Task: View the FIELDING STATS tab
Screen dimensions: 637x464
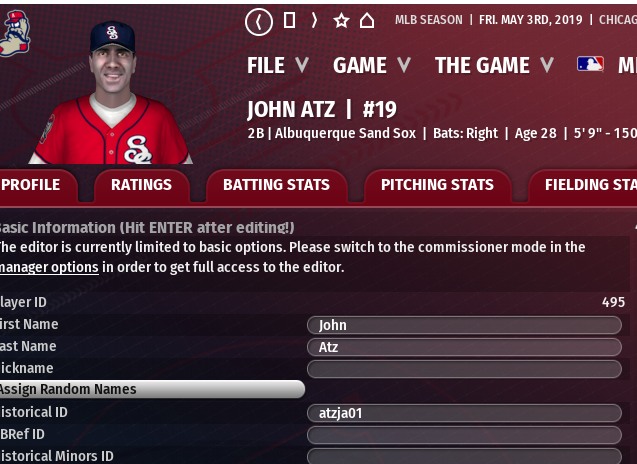Action: pos(590,185)
